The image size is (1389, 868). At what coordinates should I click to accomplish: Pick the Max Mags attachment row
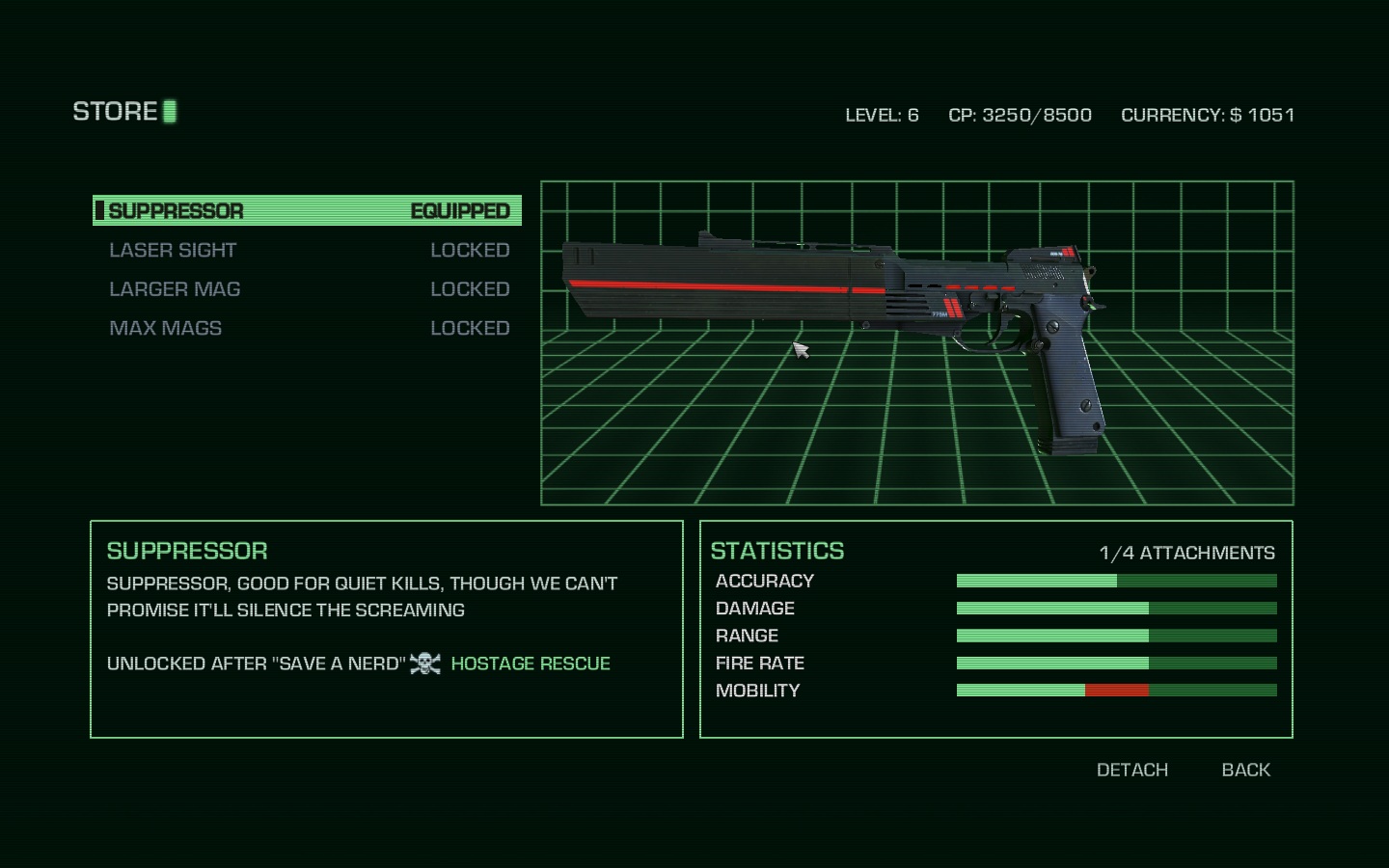click(x=307, y=328)
